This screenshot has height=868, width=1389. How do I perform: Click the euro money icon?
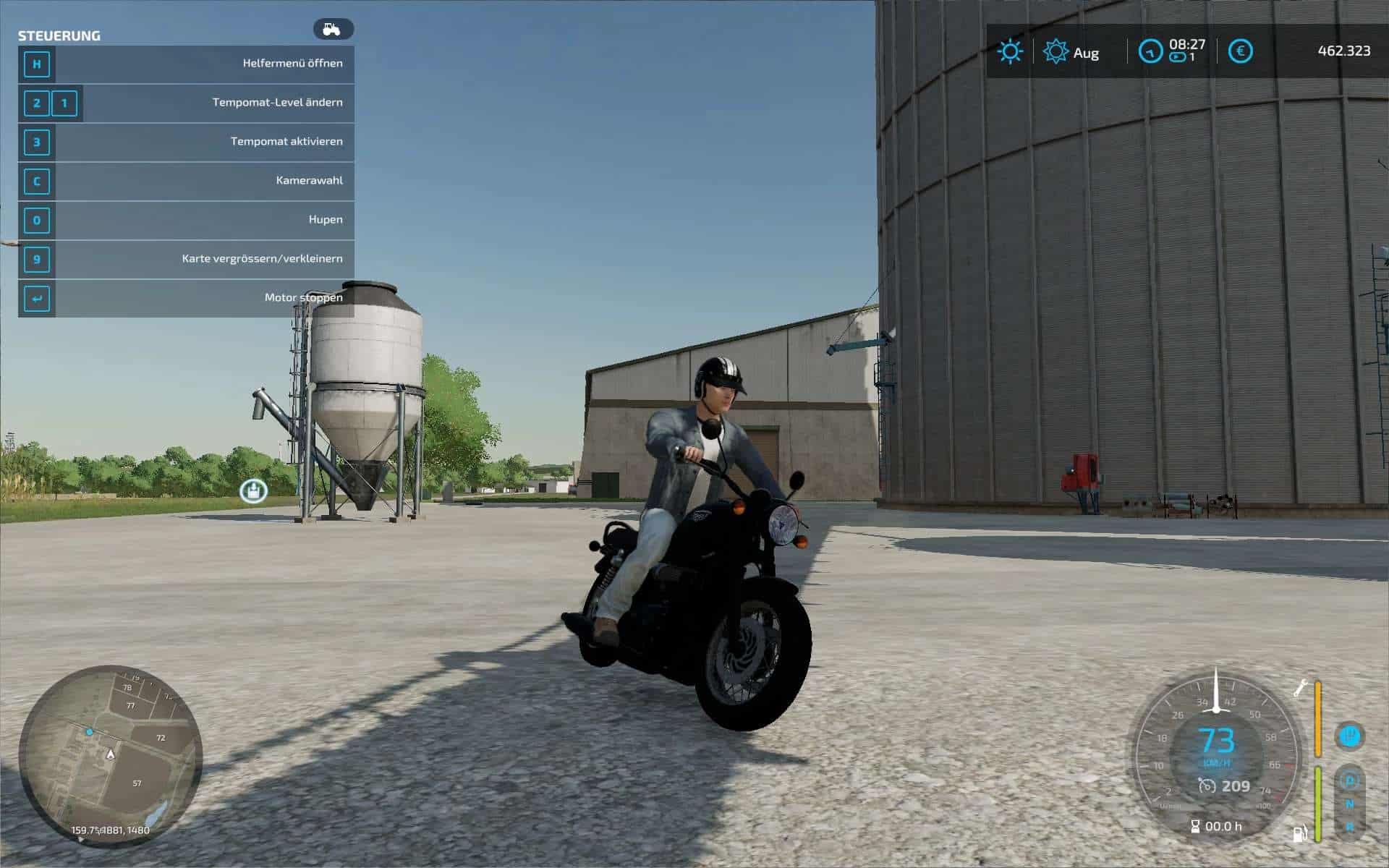click(x=1240, y=51)
